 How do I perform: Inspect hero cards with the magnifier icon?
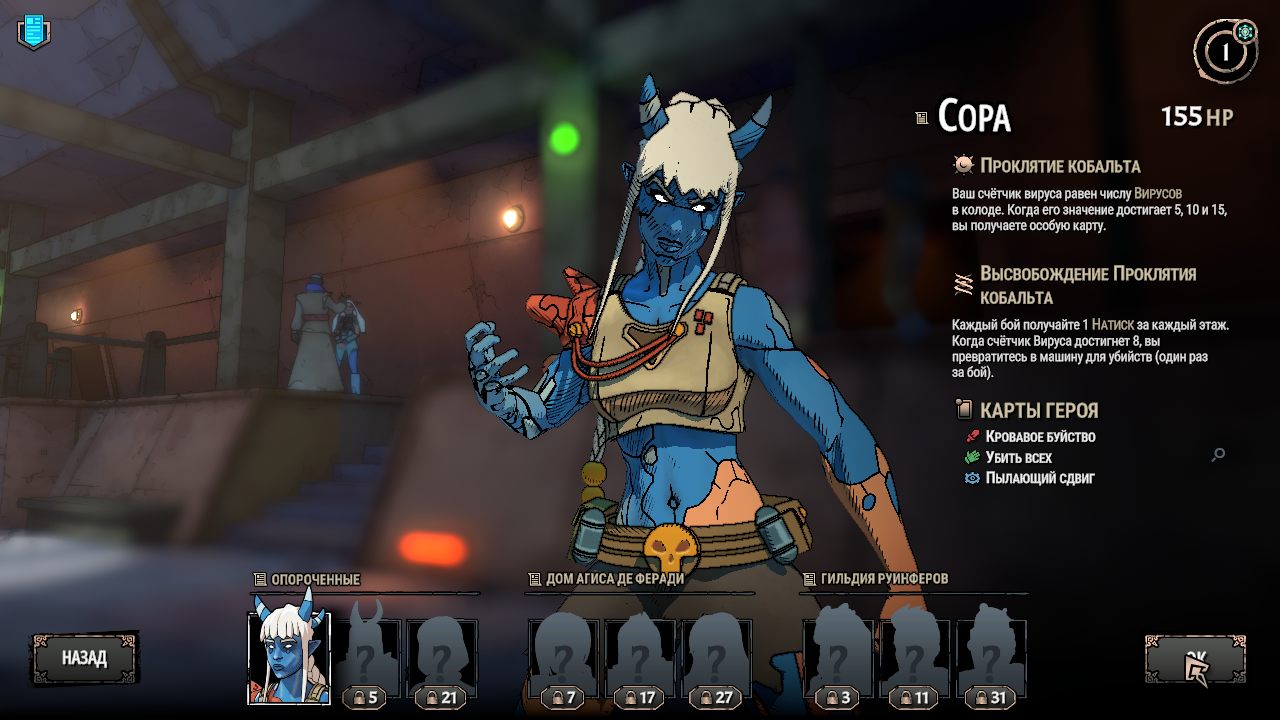tap(1218, 455)
